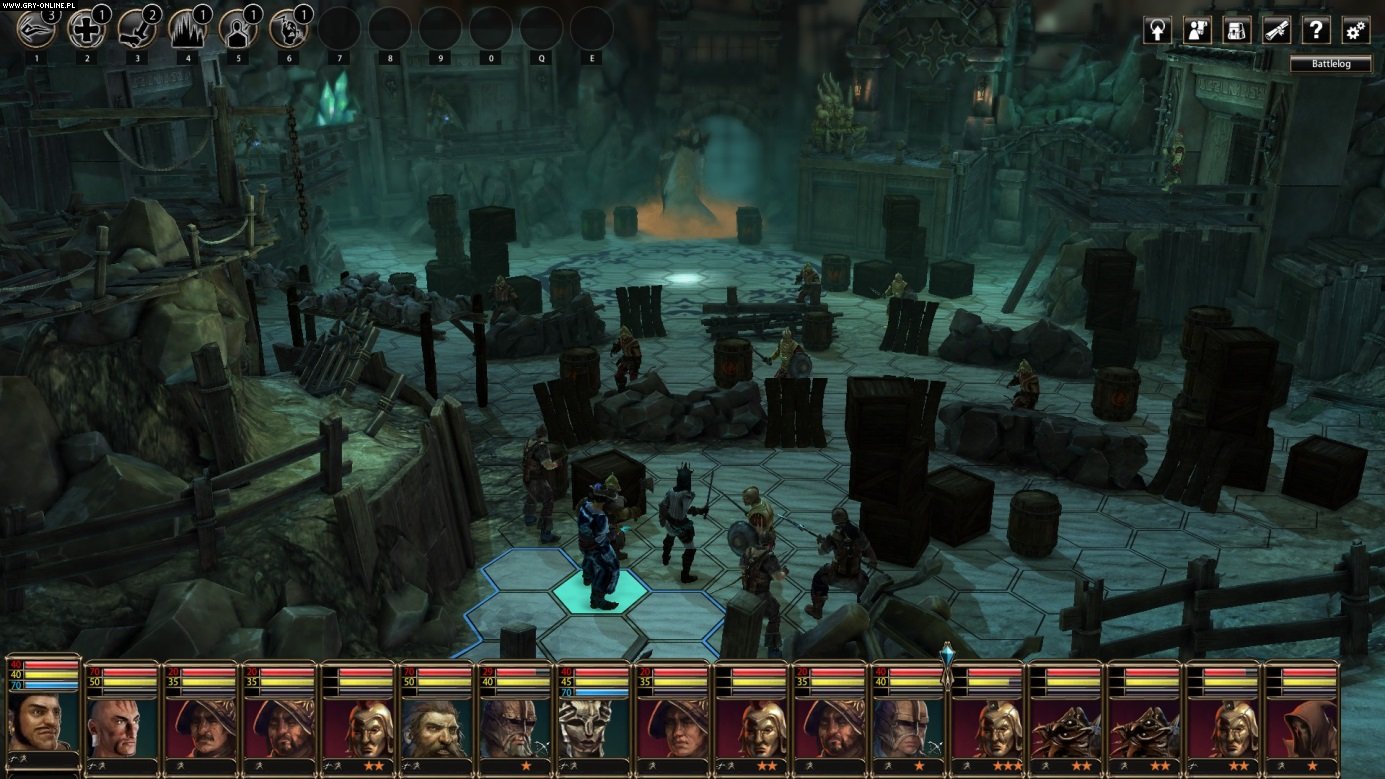Pick the bearded dwarf portrait in turn order
1385x779 pixels.
pyautogui.click(x=436, y=727)
